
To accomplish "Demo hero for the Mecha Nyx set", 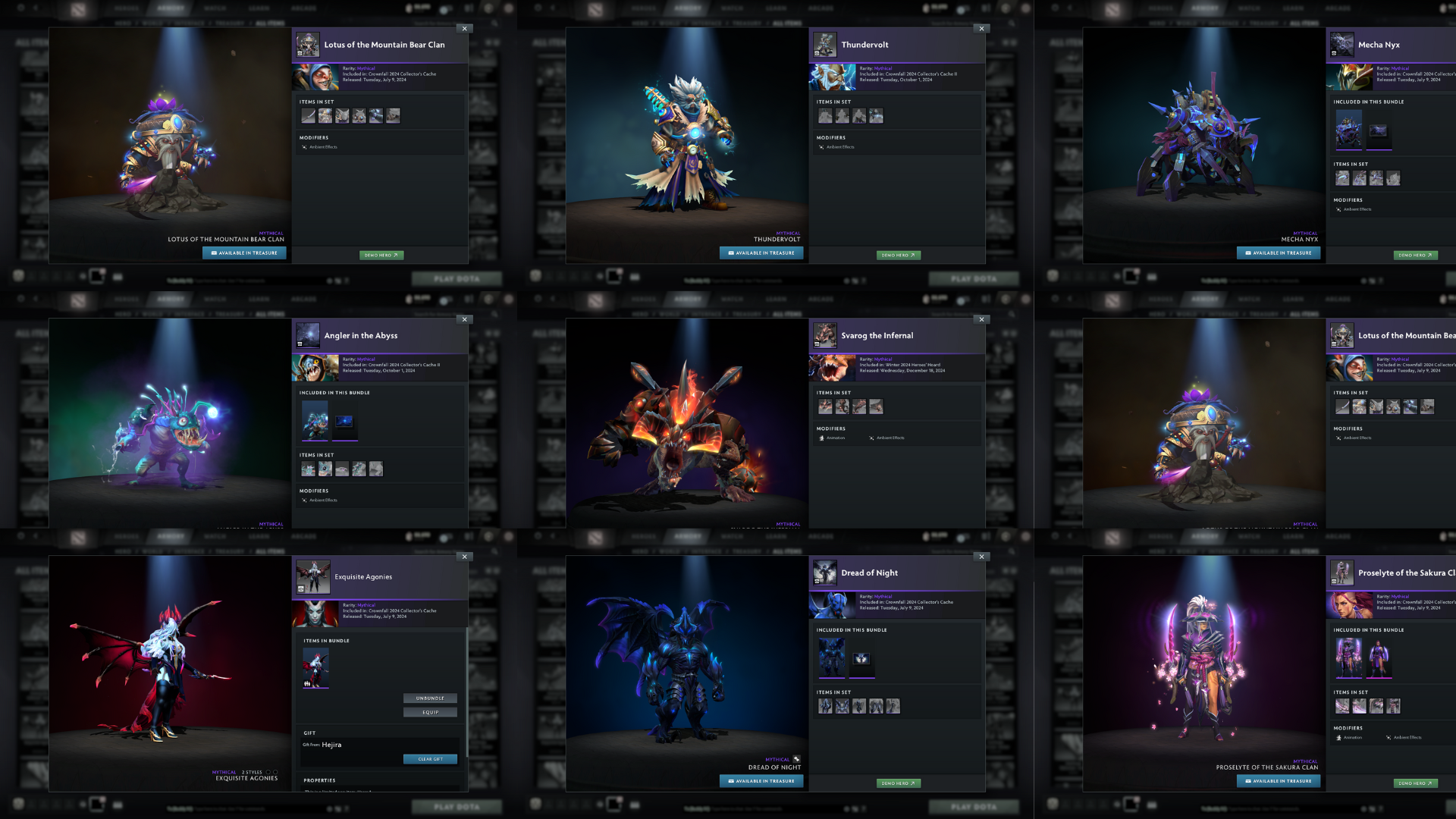I will click(1415, 256).
